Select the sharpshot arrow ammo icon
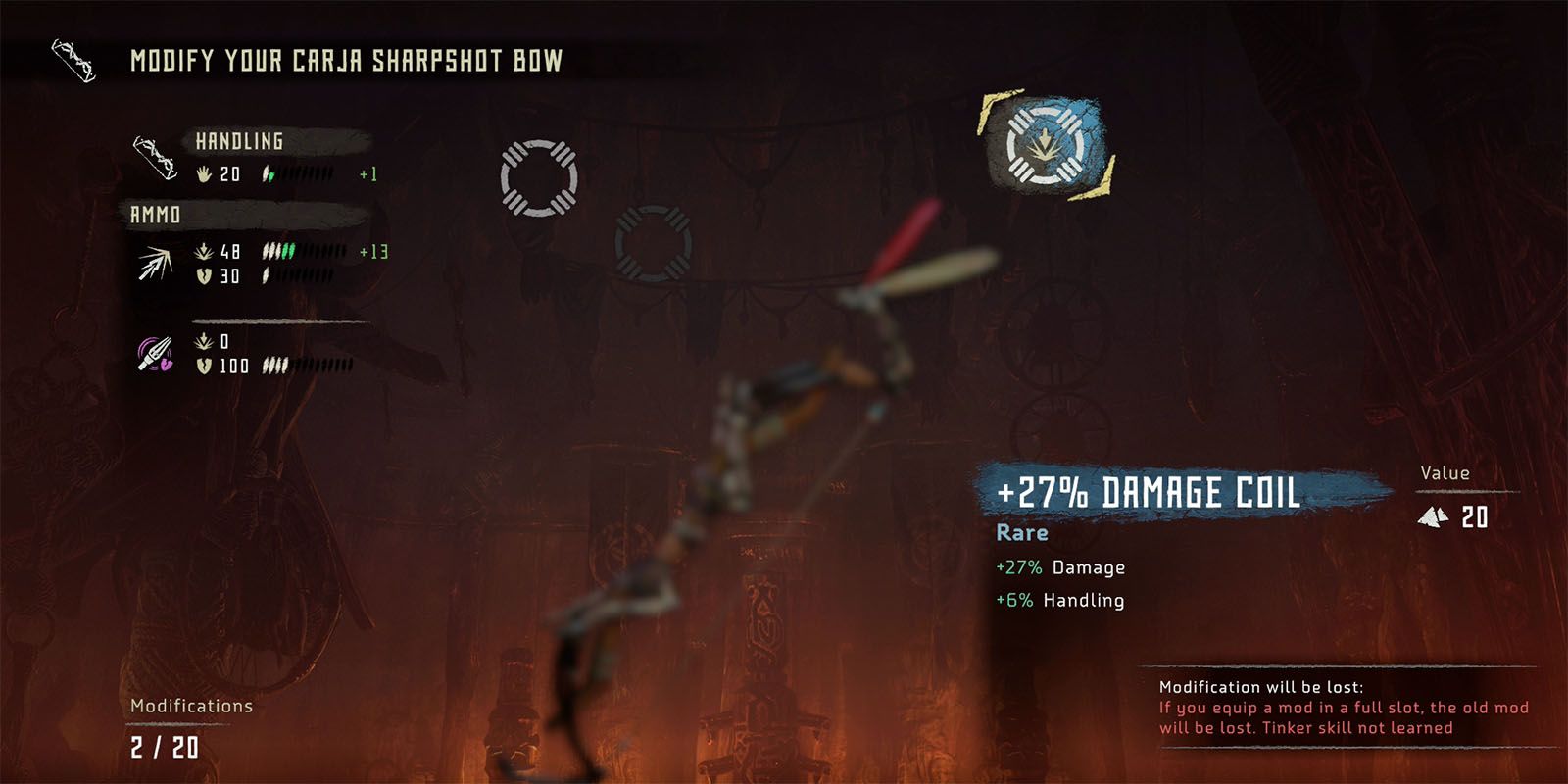 pos(153,263)
